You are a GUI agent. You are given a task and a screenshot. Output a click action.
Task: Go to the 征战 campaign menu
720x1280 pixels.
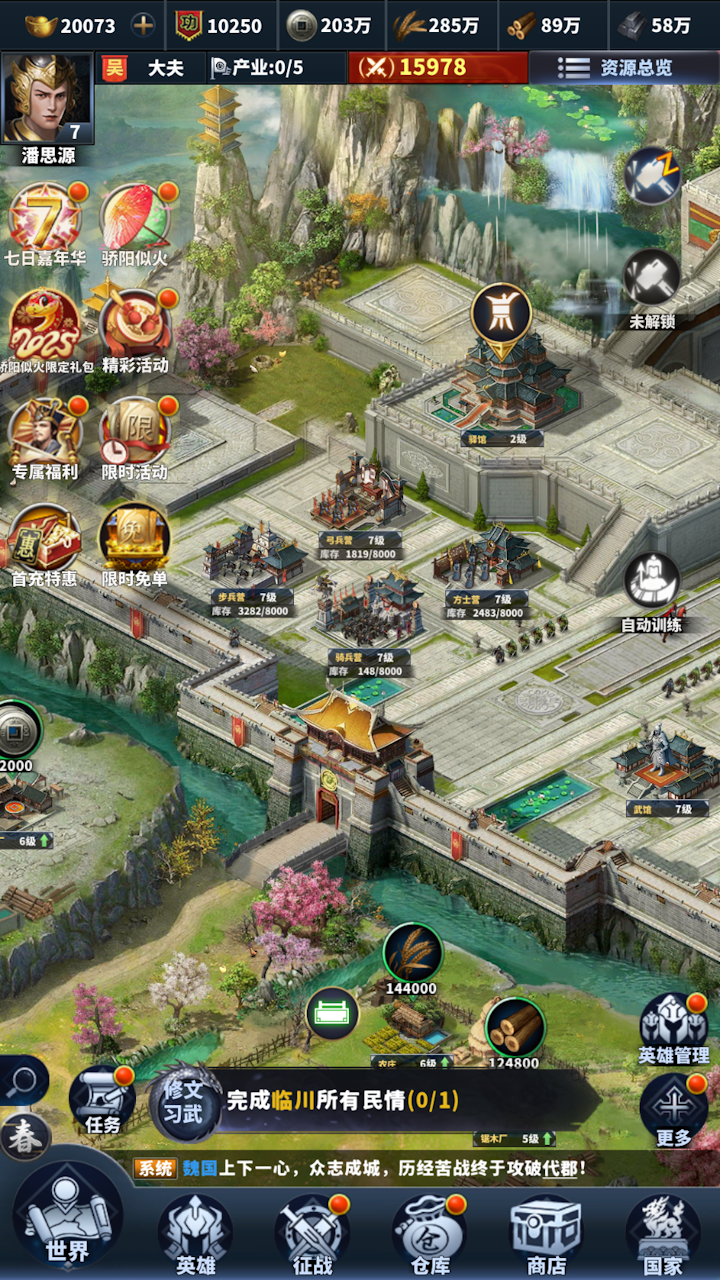pos(312,1232)
